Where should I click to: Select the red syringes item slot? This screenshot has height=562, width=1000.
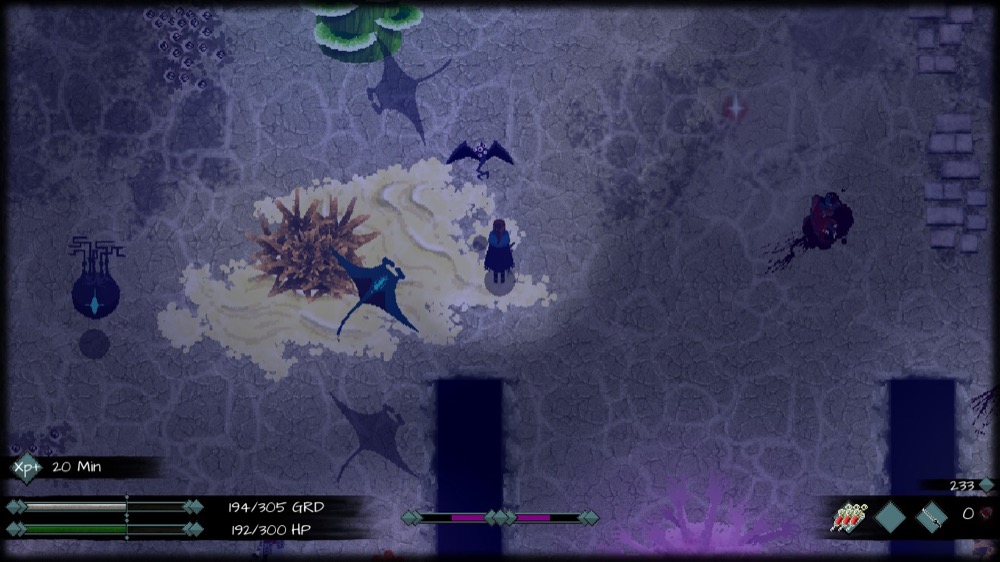[848, 517]
